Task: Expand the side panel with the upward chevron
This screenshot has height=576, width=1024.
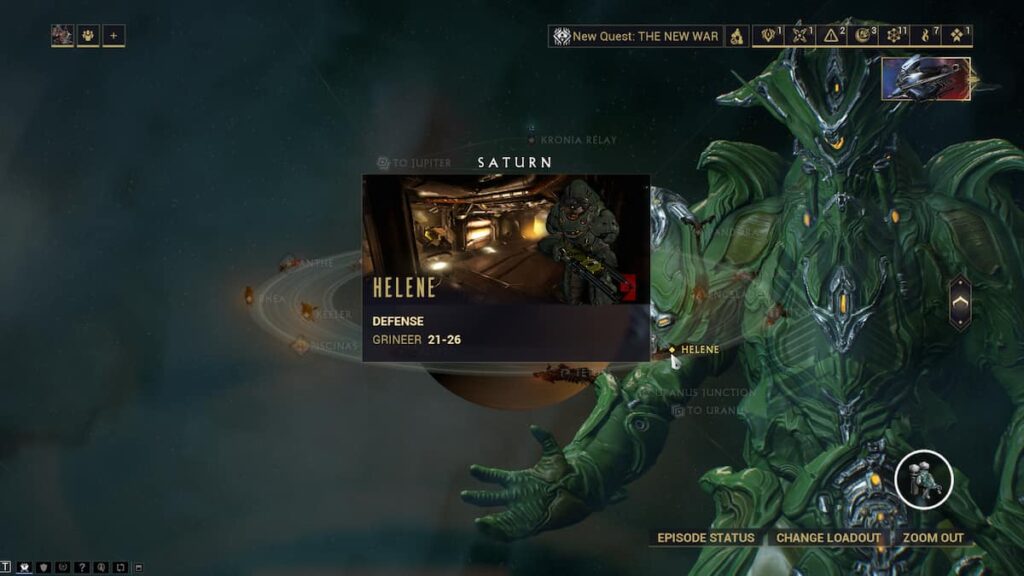Action: (959, 302)
